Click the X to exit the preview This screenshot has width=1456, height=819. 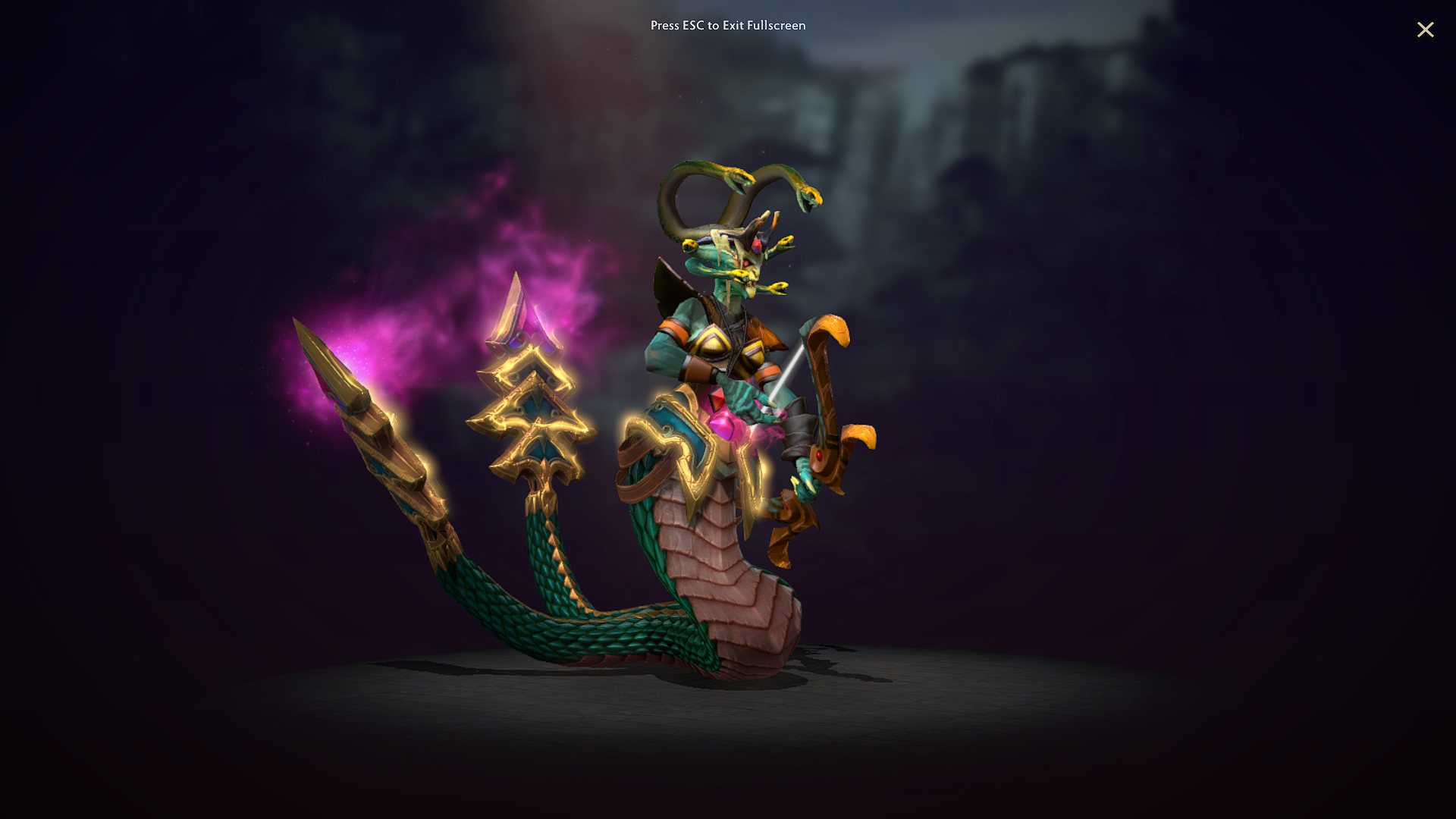(1426, 30)
